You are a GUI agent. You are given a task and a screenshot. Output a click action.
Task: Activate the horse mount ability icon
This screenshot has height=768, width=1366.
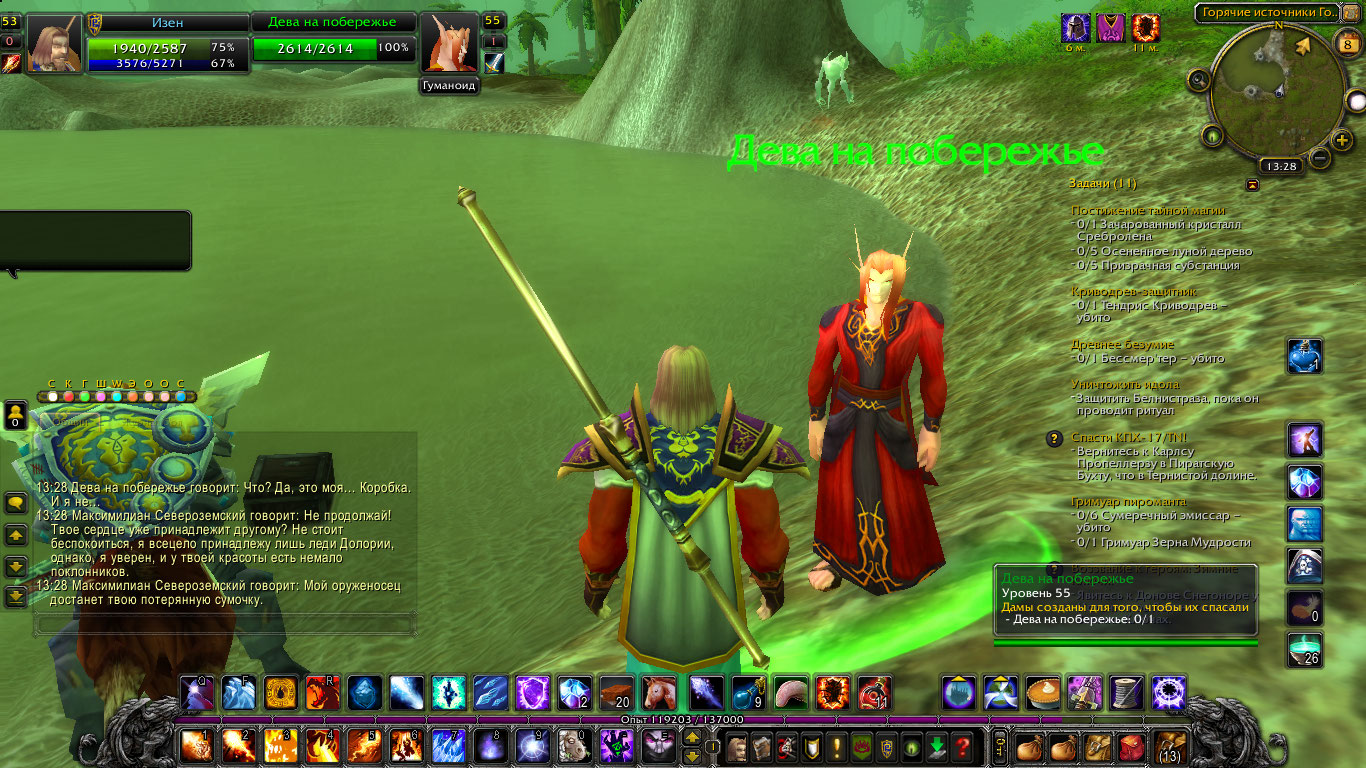[658, 693]
